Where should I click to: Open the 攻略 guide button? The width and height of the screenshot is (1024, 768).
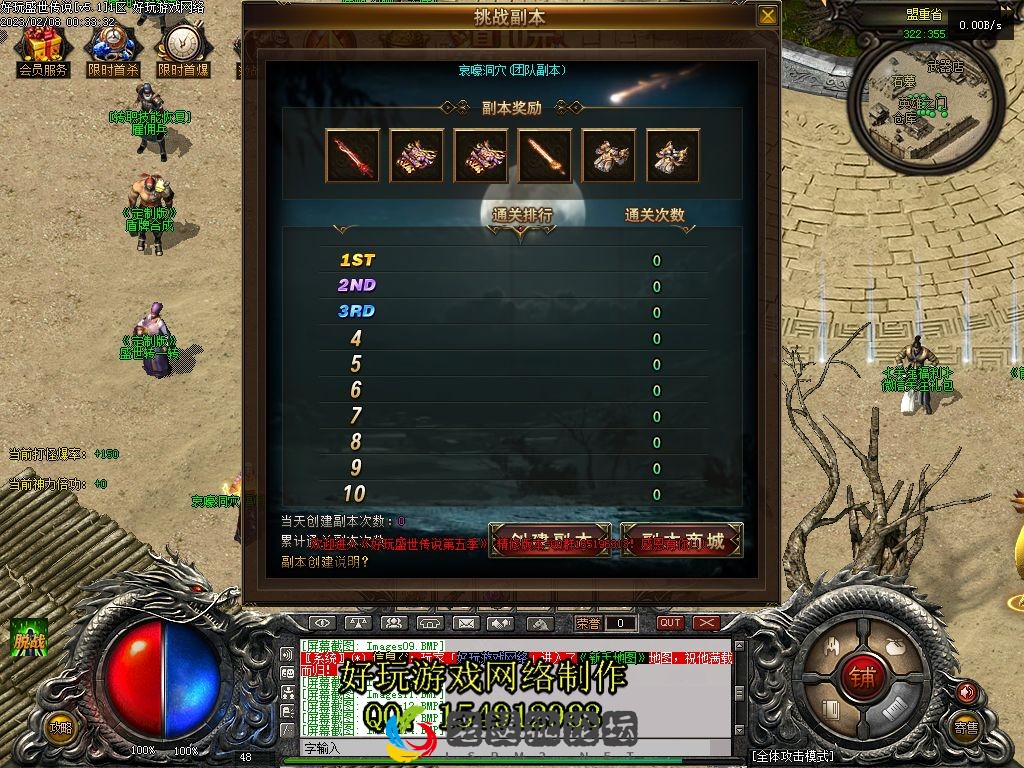(x=61, y=728)
